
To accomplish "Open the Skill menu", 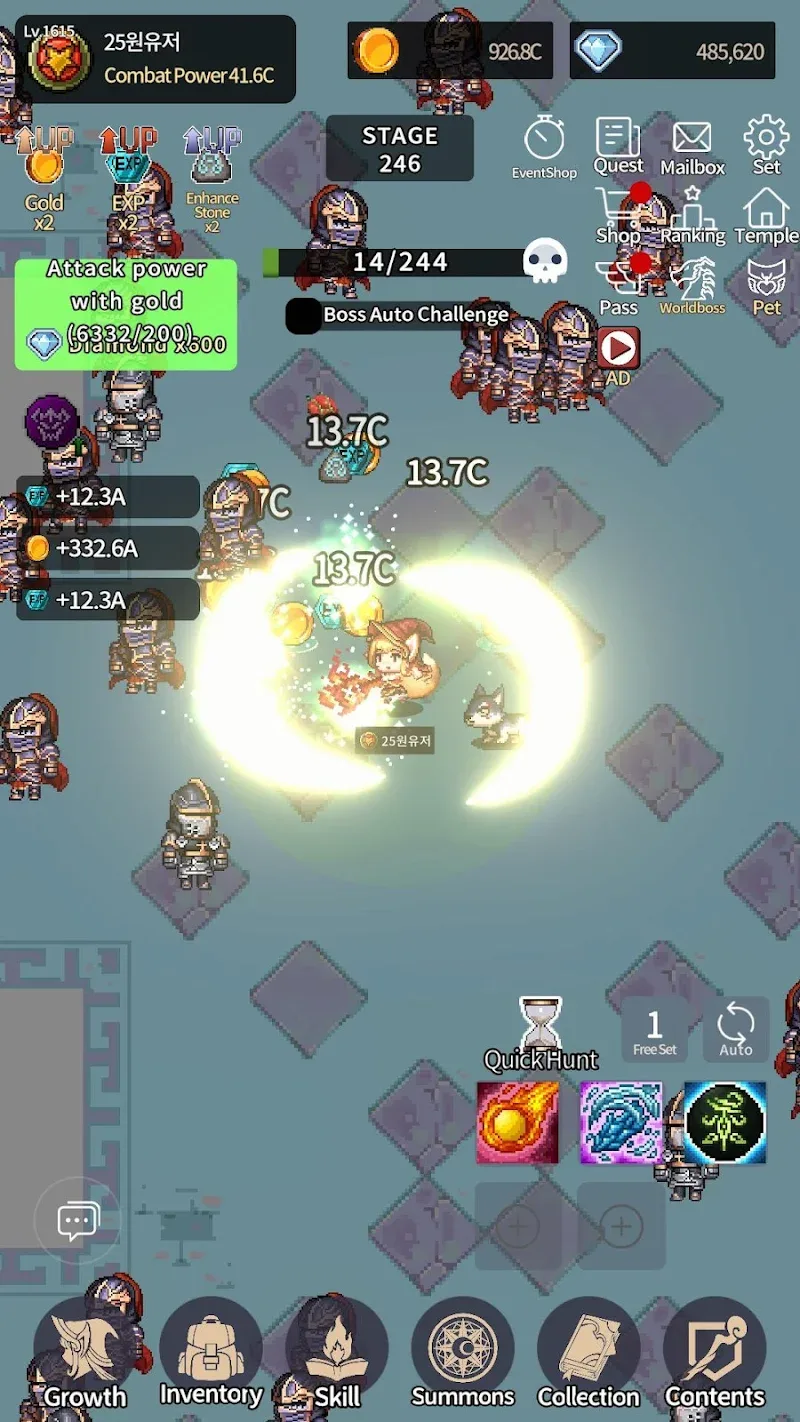I will [x=337, y=1352].
